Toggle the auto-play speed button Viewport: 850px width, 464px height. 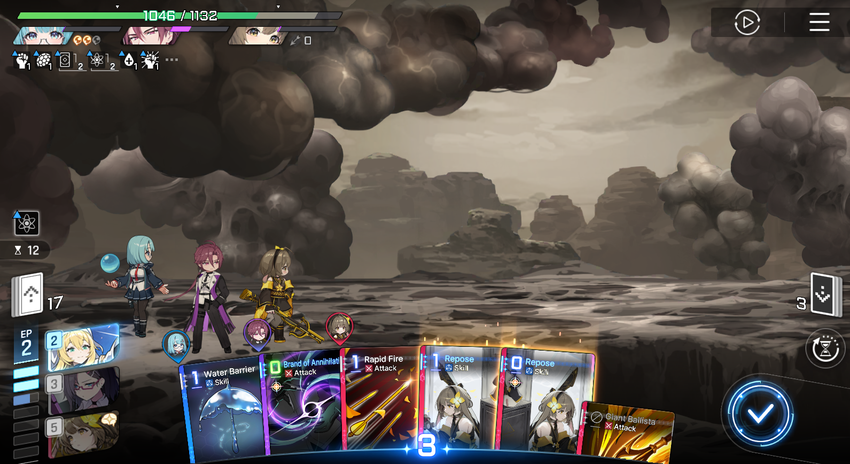pyautogui.click(x=747, y=22)
